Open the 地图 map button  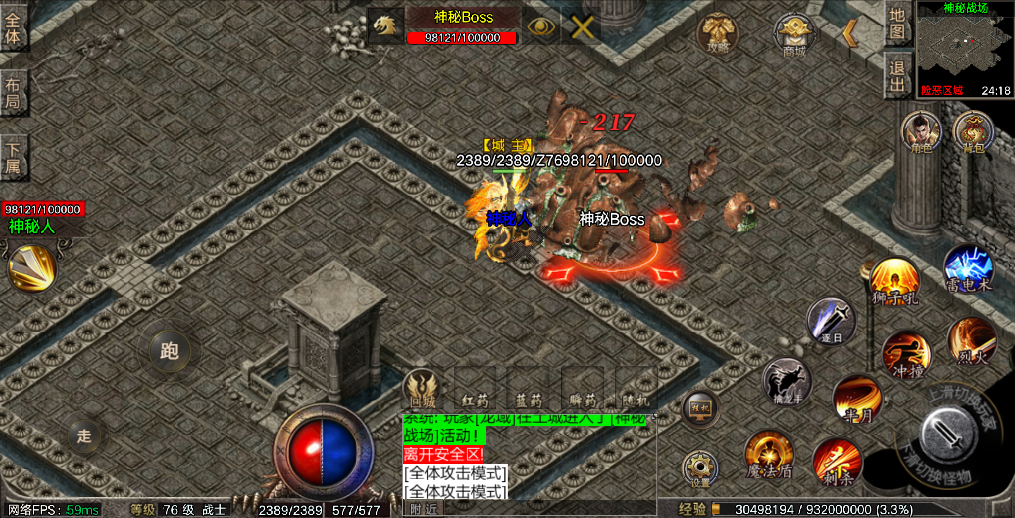click(x=897, y=24)
